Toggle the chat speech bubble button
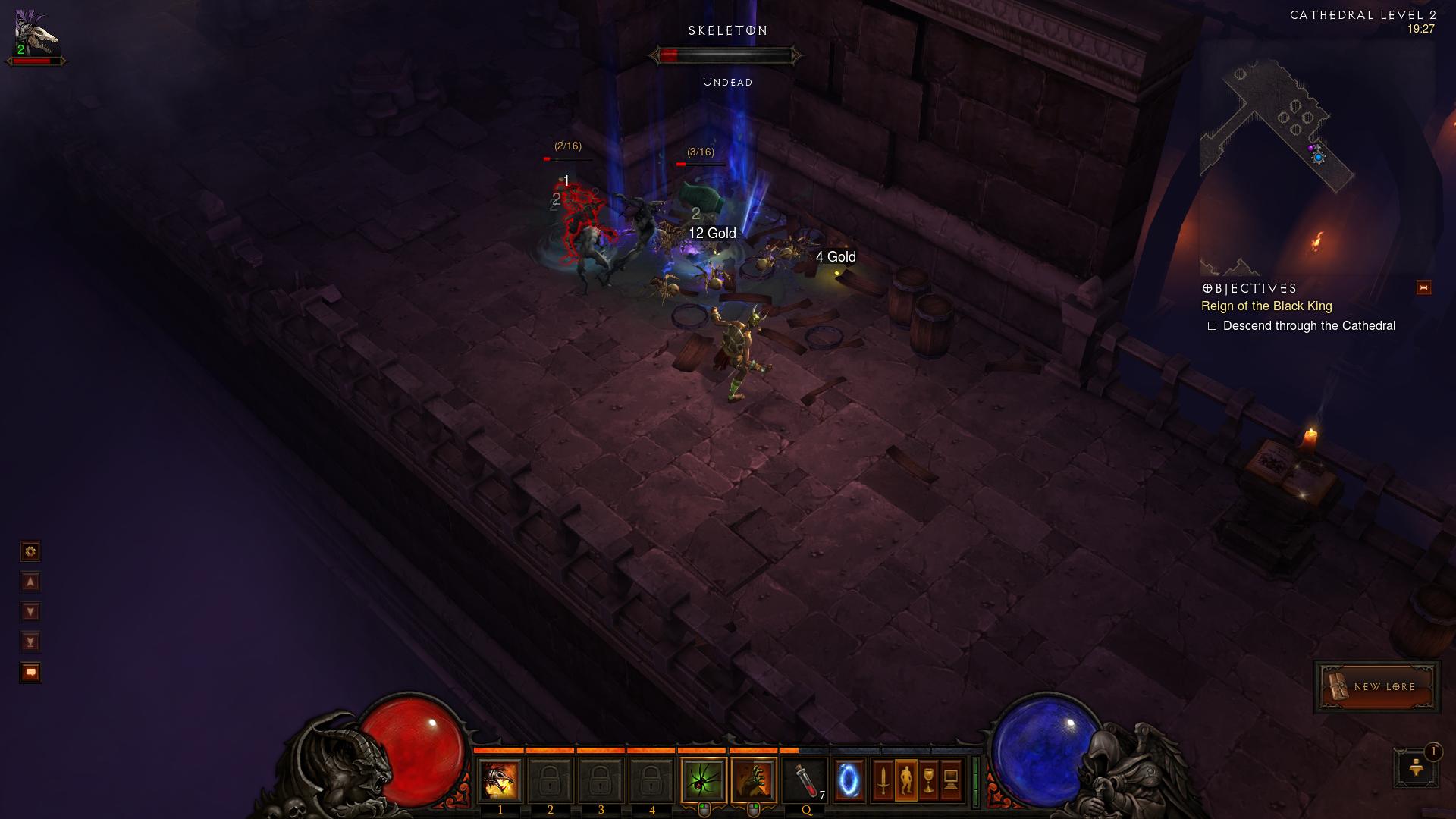The image size is (1456, 819). pyautogui.click(x=30, y=672)
